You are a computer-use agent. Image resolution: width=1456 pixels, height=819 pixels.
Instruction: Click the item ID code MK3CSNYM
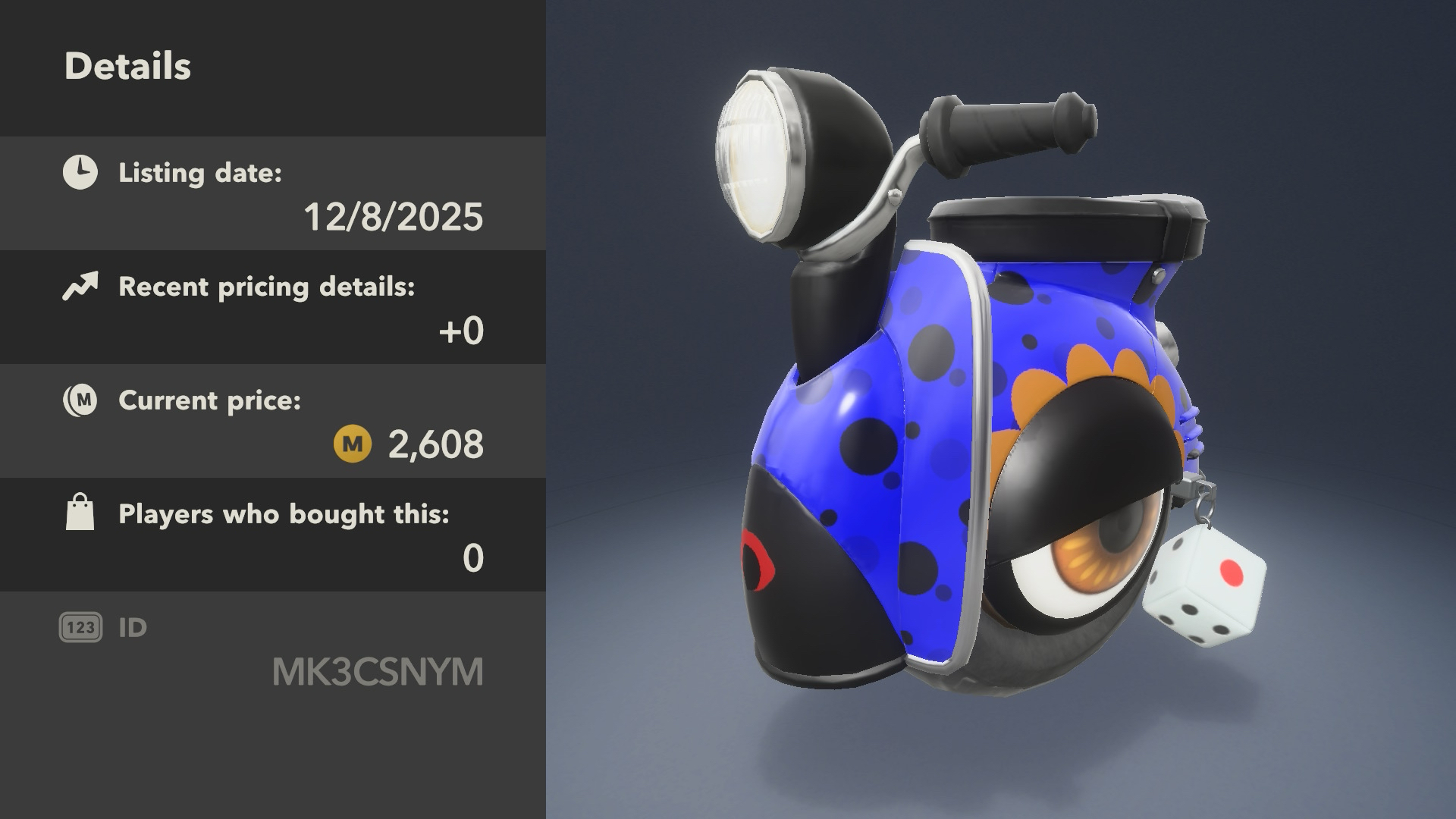378,672
